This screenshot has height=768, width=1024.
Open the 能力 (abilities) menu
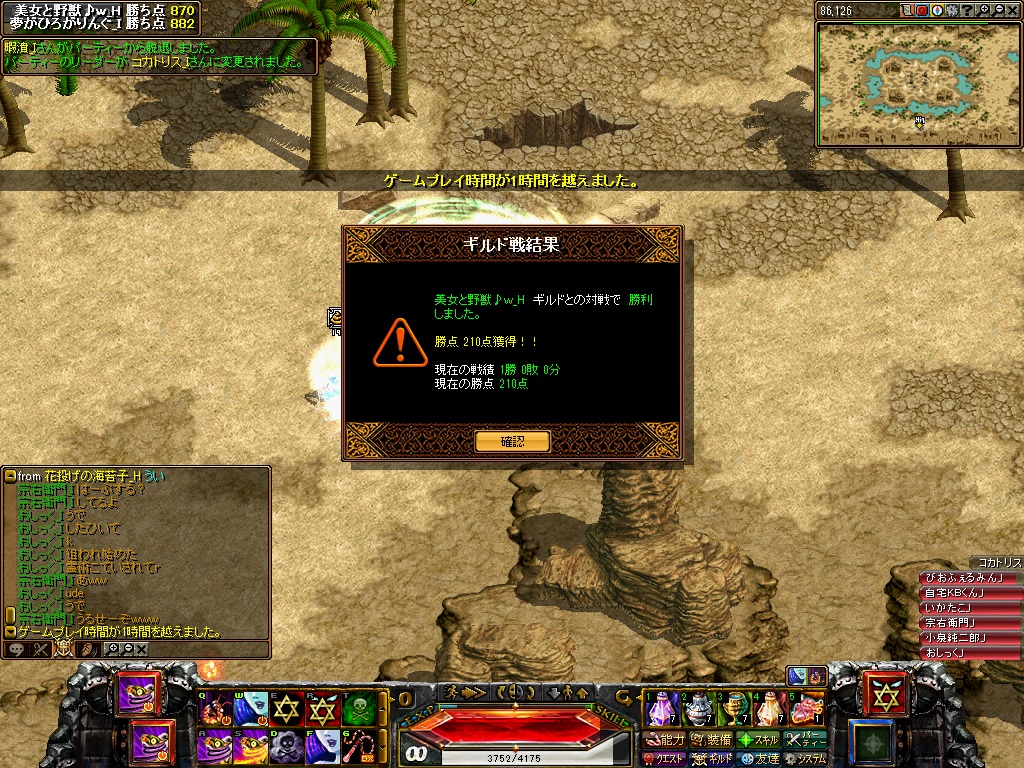(666, 740)
